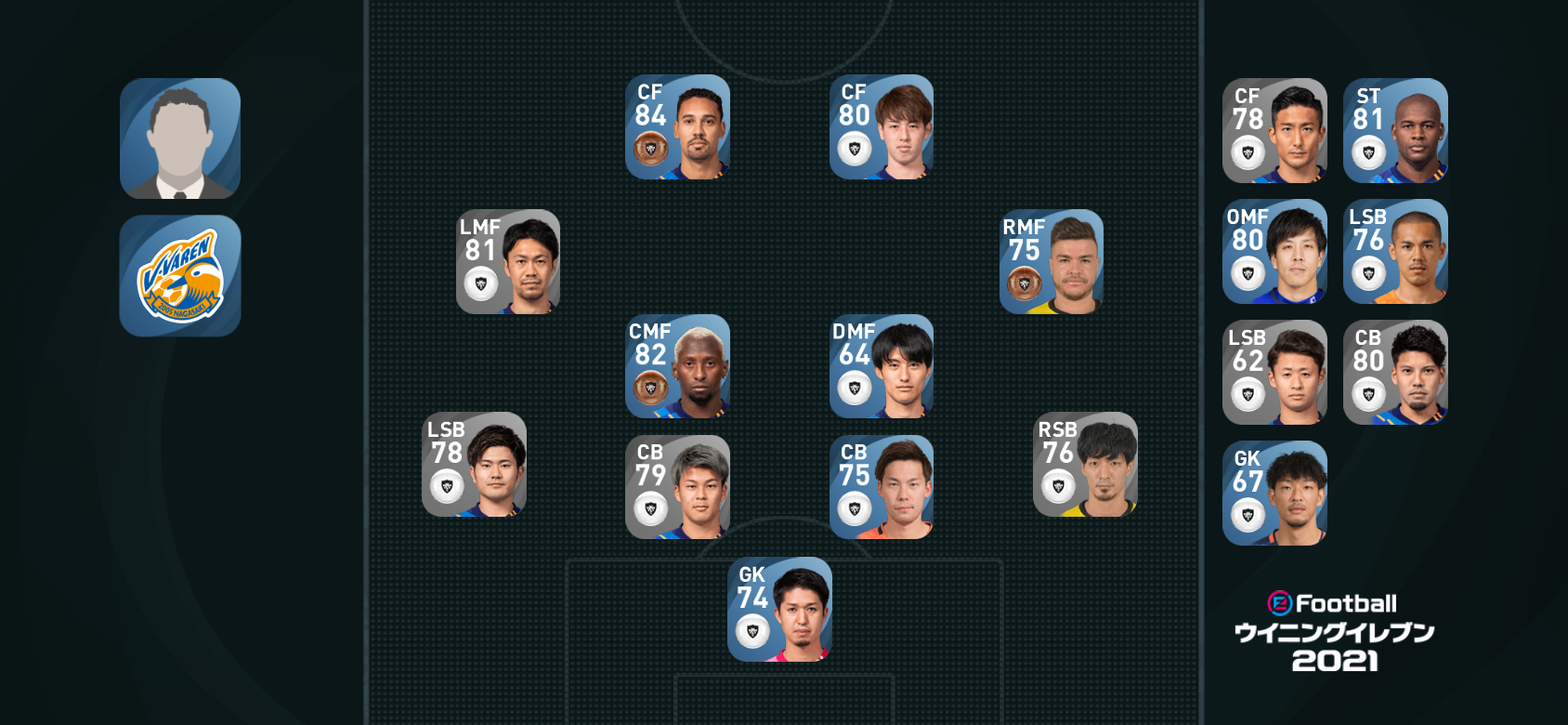Viewport: 1568px width, 725px height.
Task: Open the manager silhouette icon
Action: (180, 138)
